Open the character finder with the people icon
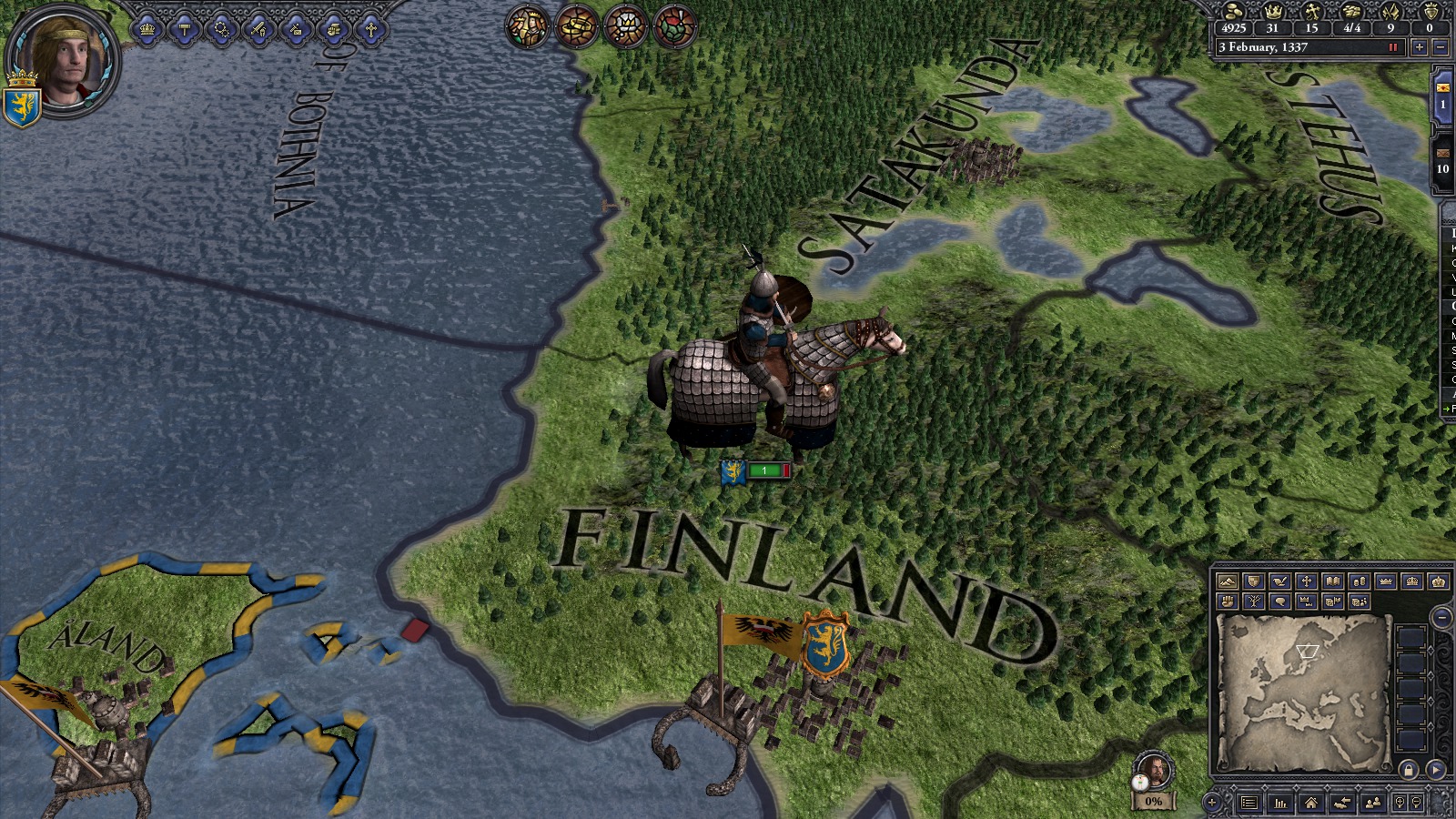Image resolution: width=1456 pixels, height=819 pixels. (1374, 803)
